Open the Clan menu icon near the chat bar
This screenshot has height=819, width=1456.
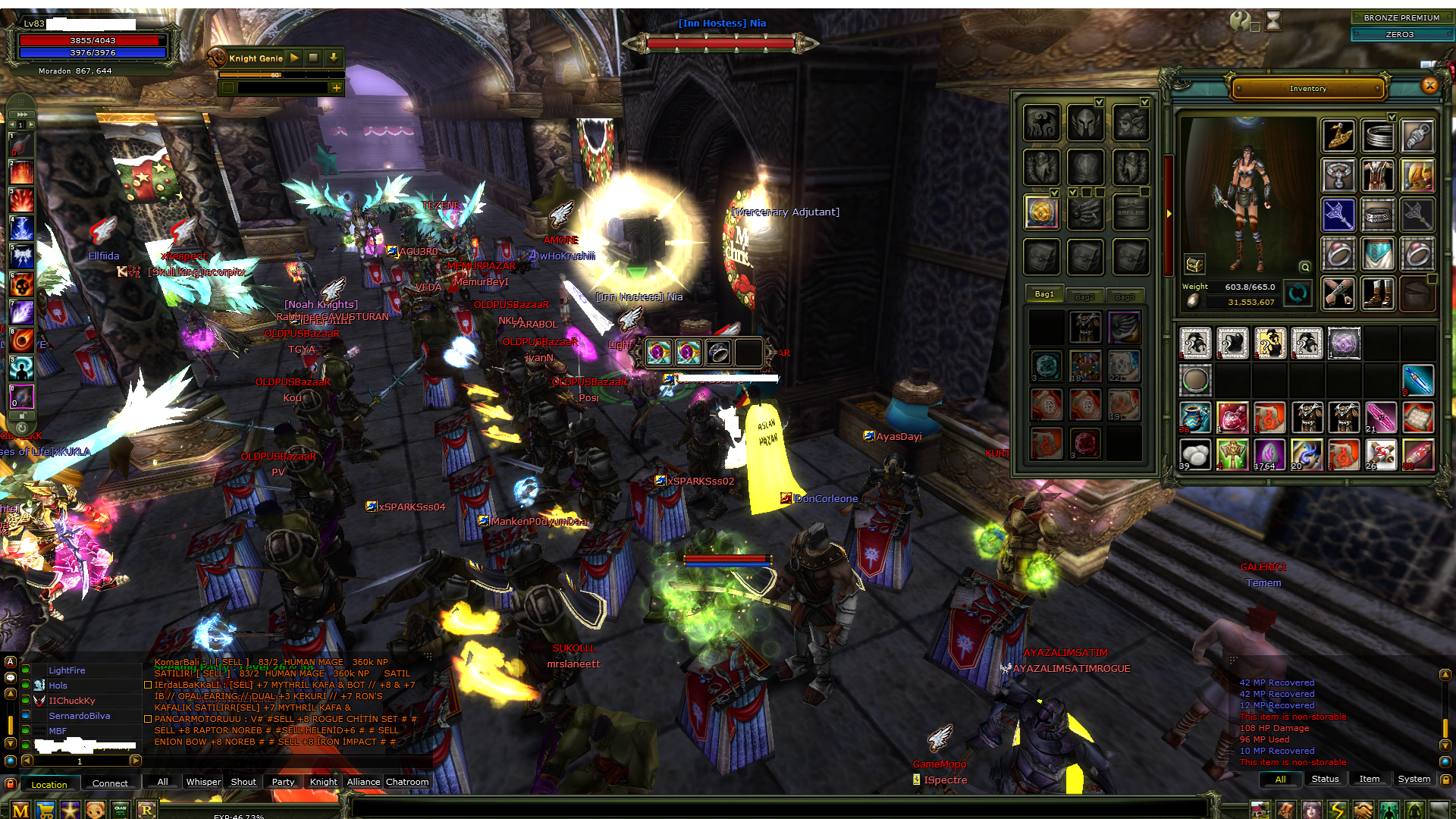coord(120,808)
